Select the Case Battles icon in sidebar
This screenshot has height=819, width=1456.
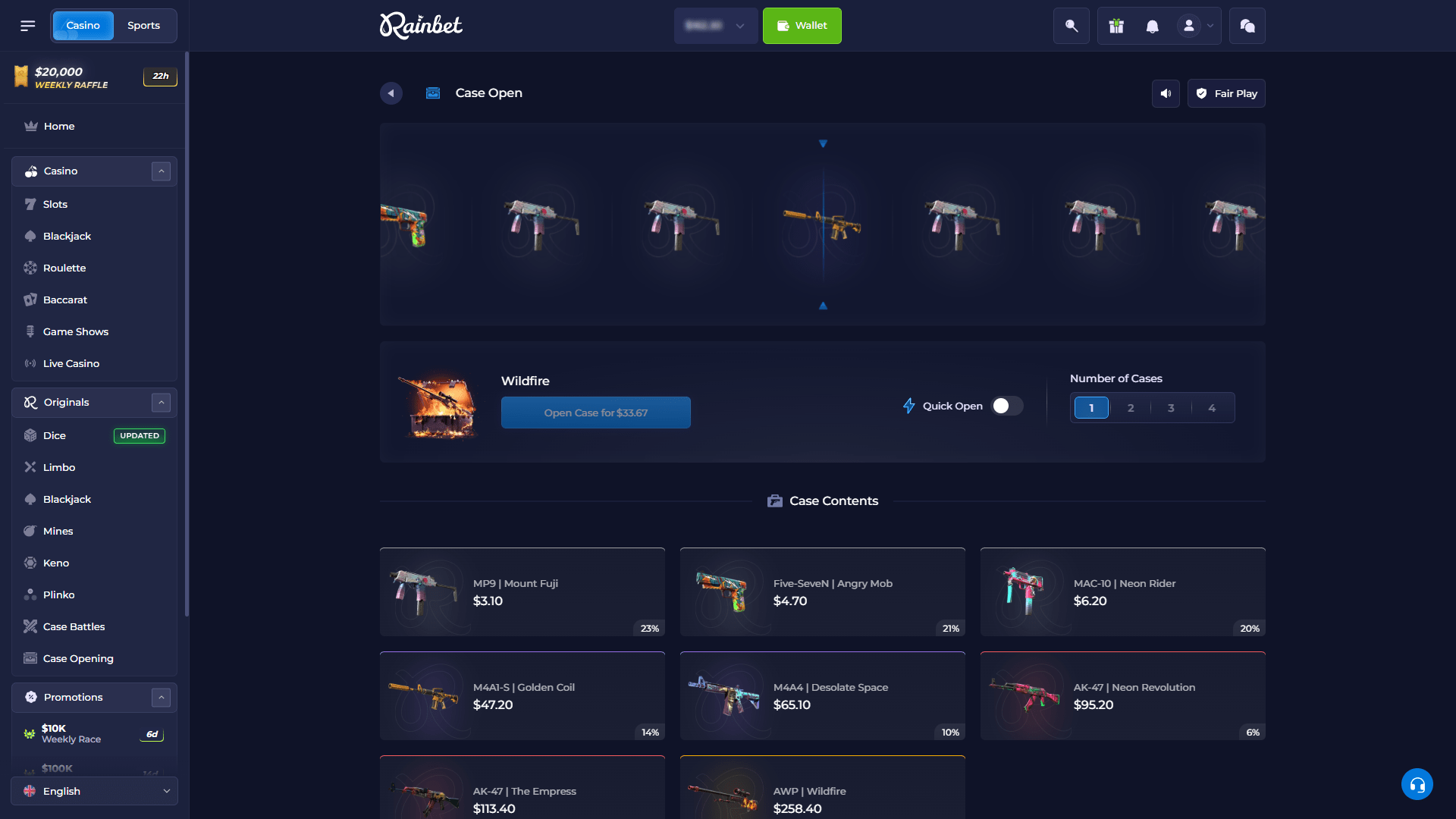tap(30, 626)
